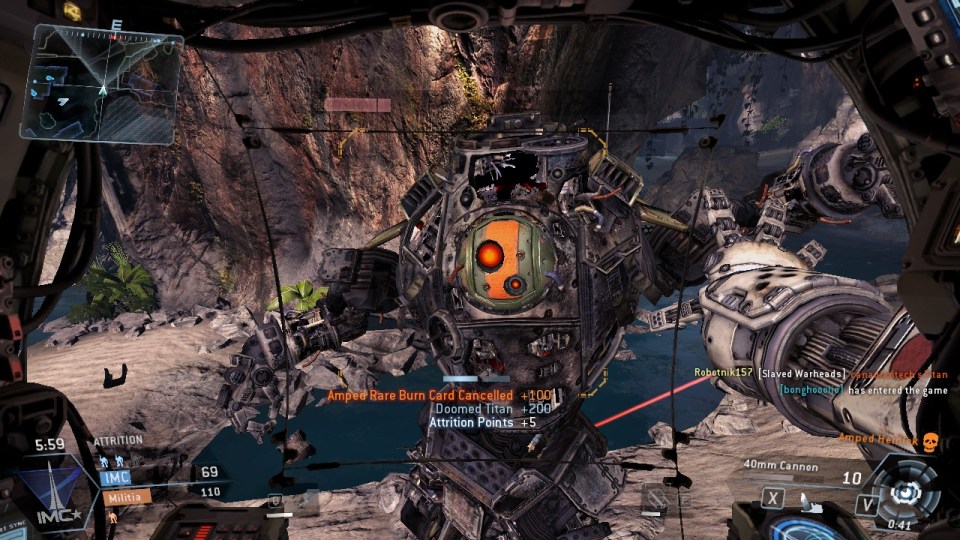The width and height of the screenshot is (960, 540).
Task: Click the Robotnik157 player name in killfeed
Action: [x=724, y=372]
